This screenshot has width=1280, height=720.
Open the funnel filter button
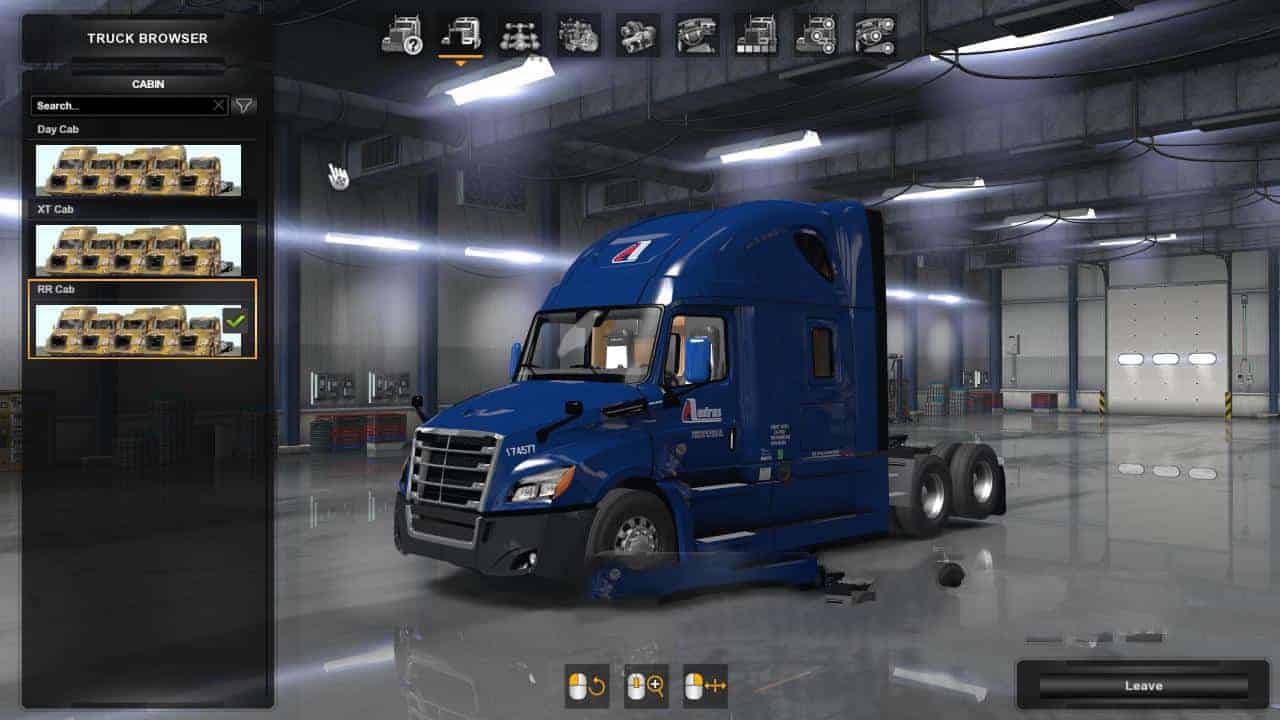(244, 105)
